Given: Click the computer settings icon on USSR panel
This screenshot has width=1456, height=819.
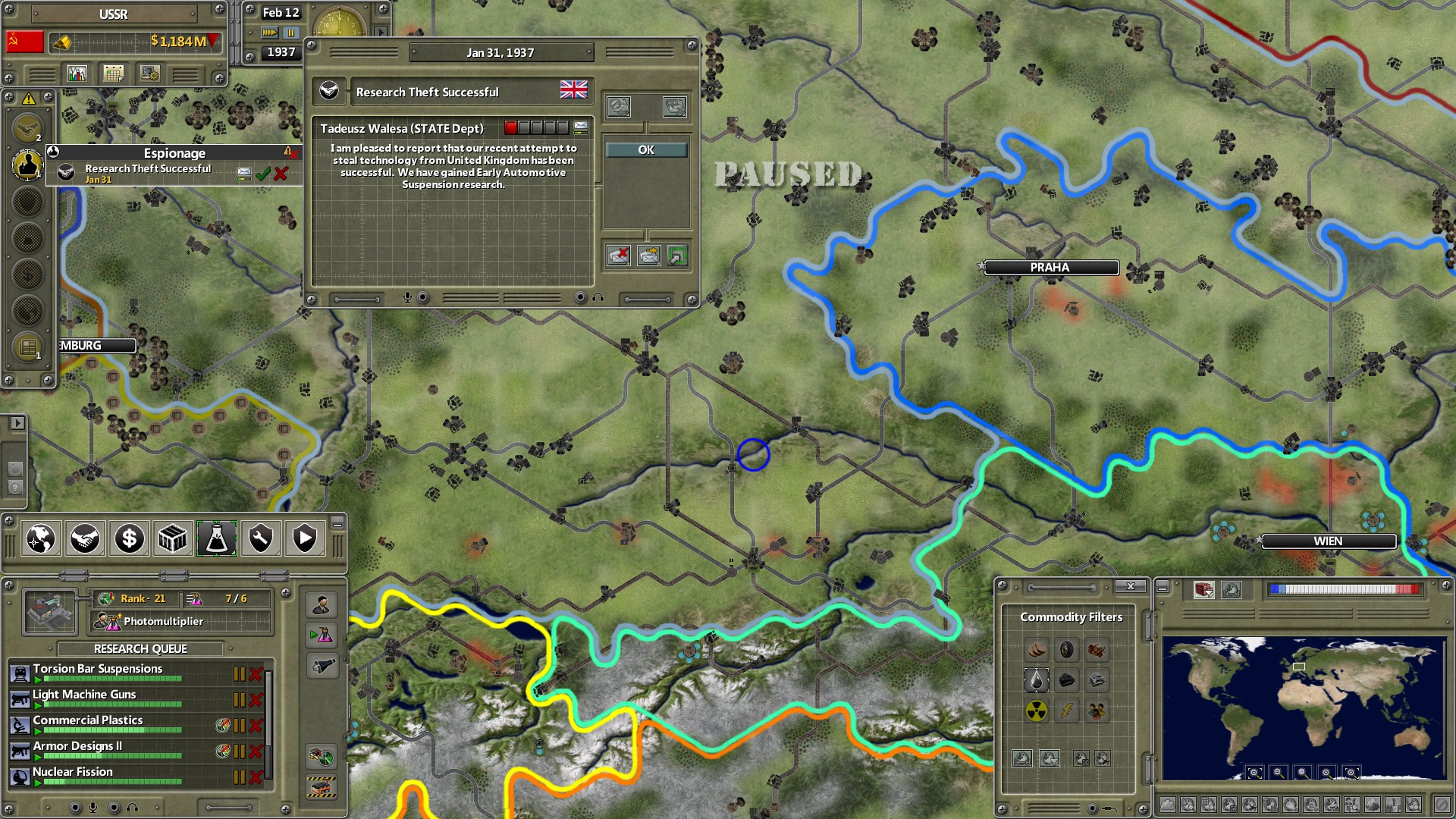Looking at the screenshot, I should point(149,73).
